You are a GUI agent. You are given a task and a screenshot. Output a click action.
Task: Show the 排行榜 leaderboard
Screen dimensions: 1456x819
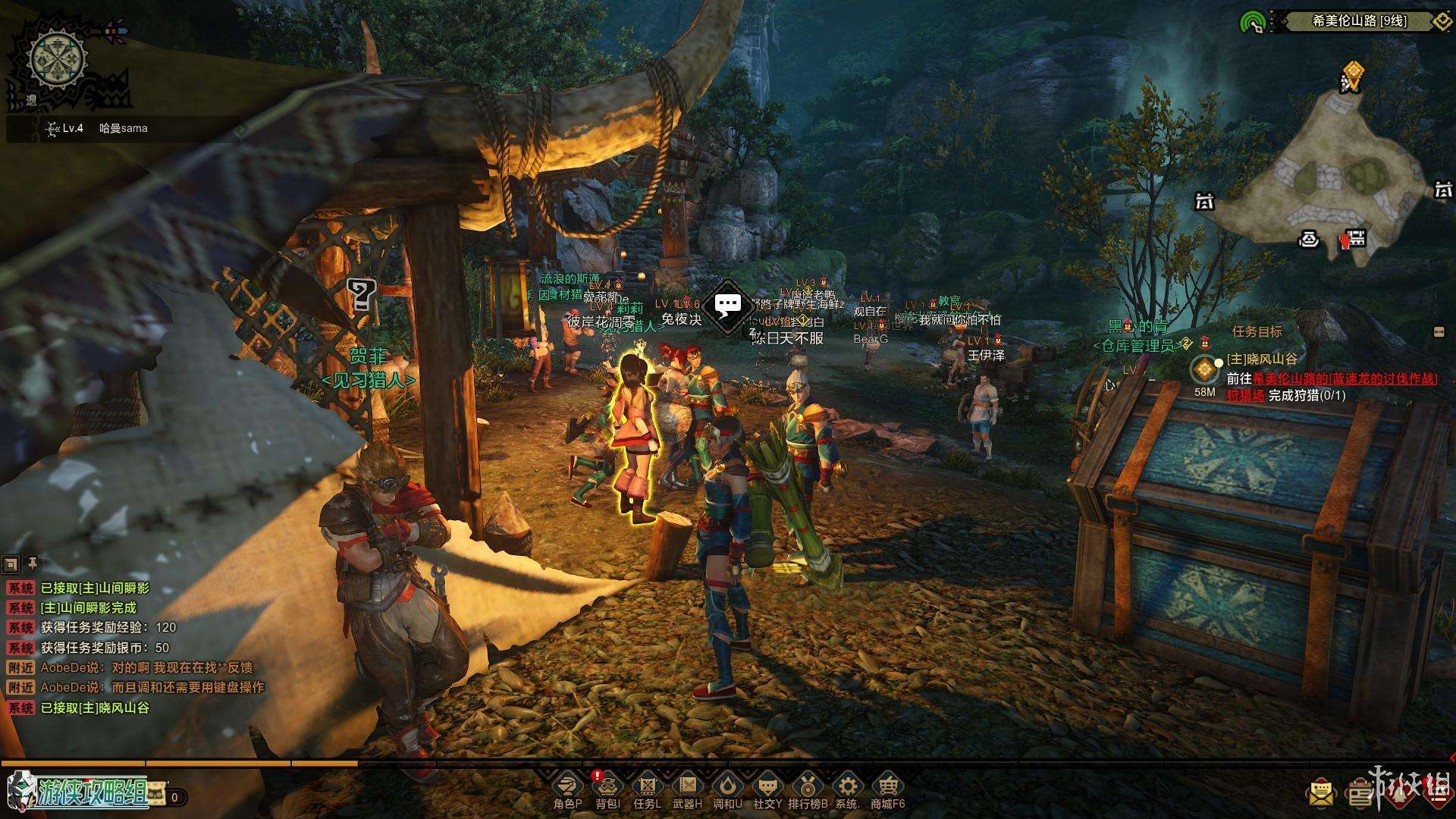pyautogui.click(x=808, y=789)
